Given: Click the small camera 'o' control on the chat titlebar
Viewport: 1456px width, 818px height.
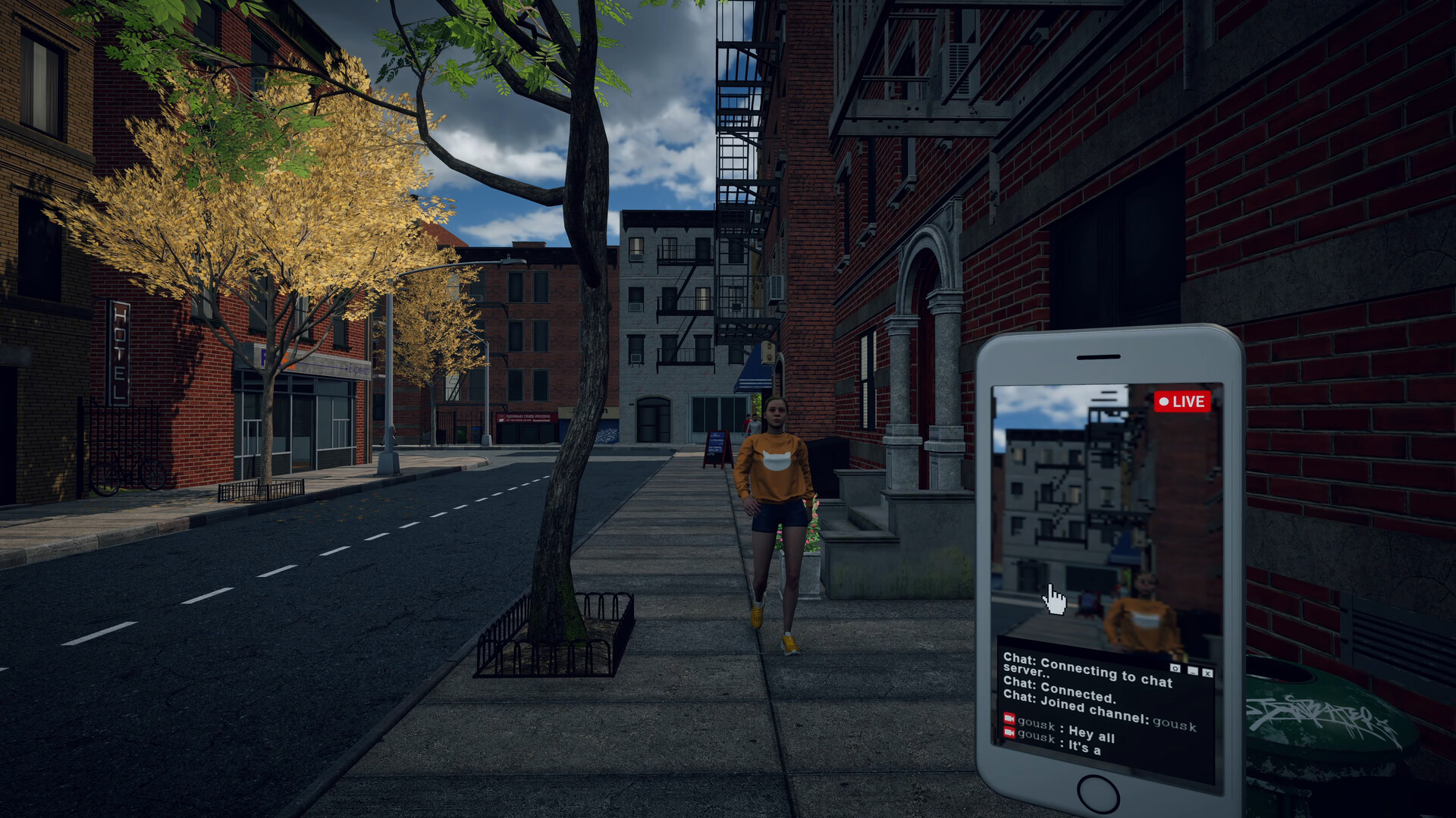Looking at the screenshot, I should click(x=1175, y=668).
